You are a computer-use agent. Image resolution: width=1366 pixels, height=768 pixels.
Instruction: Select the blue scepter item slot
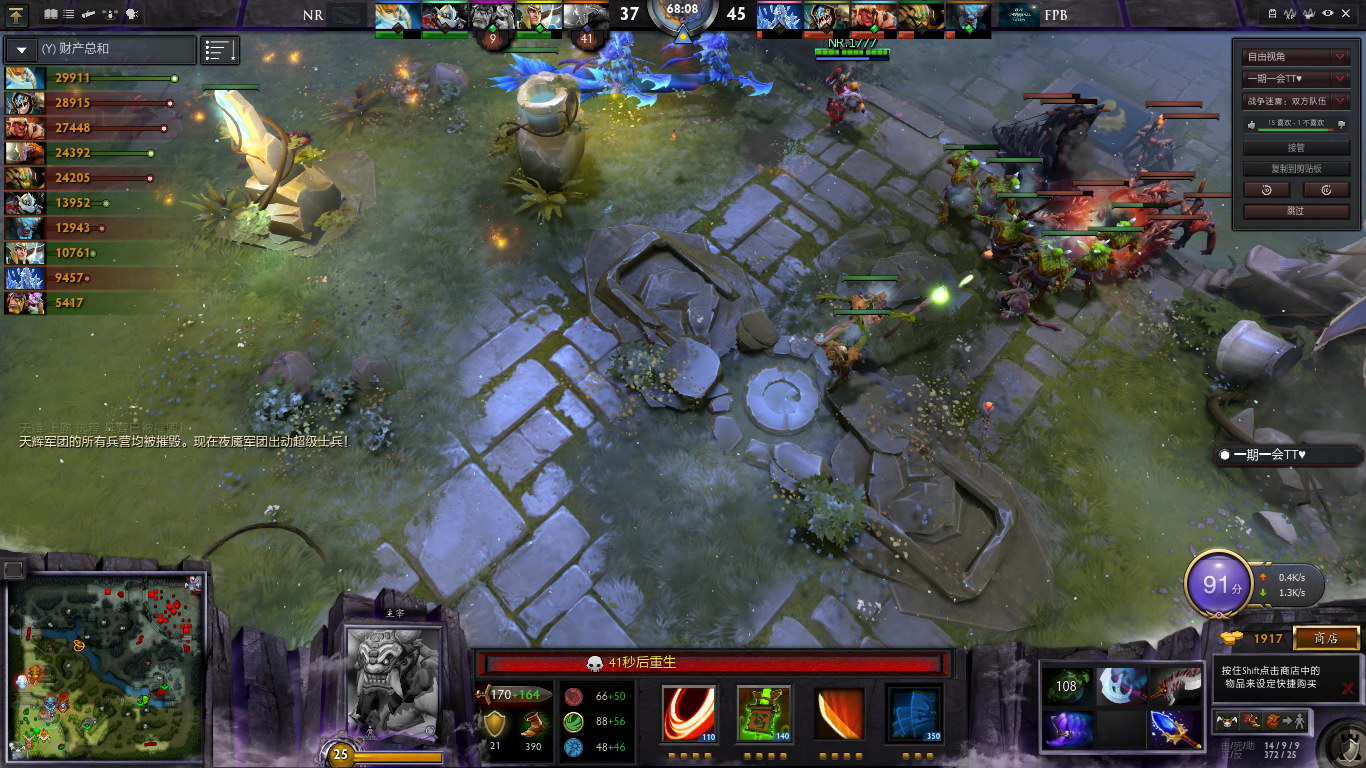coord(1174,728)
